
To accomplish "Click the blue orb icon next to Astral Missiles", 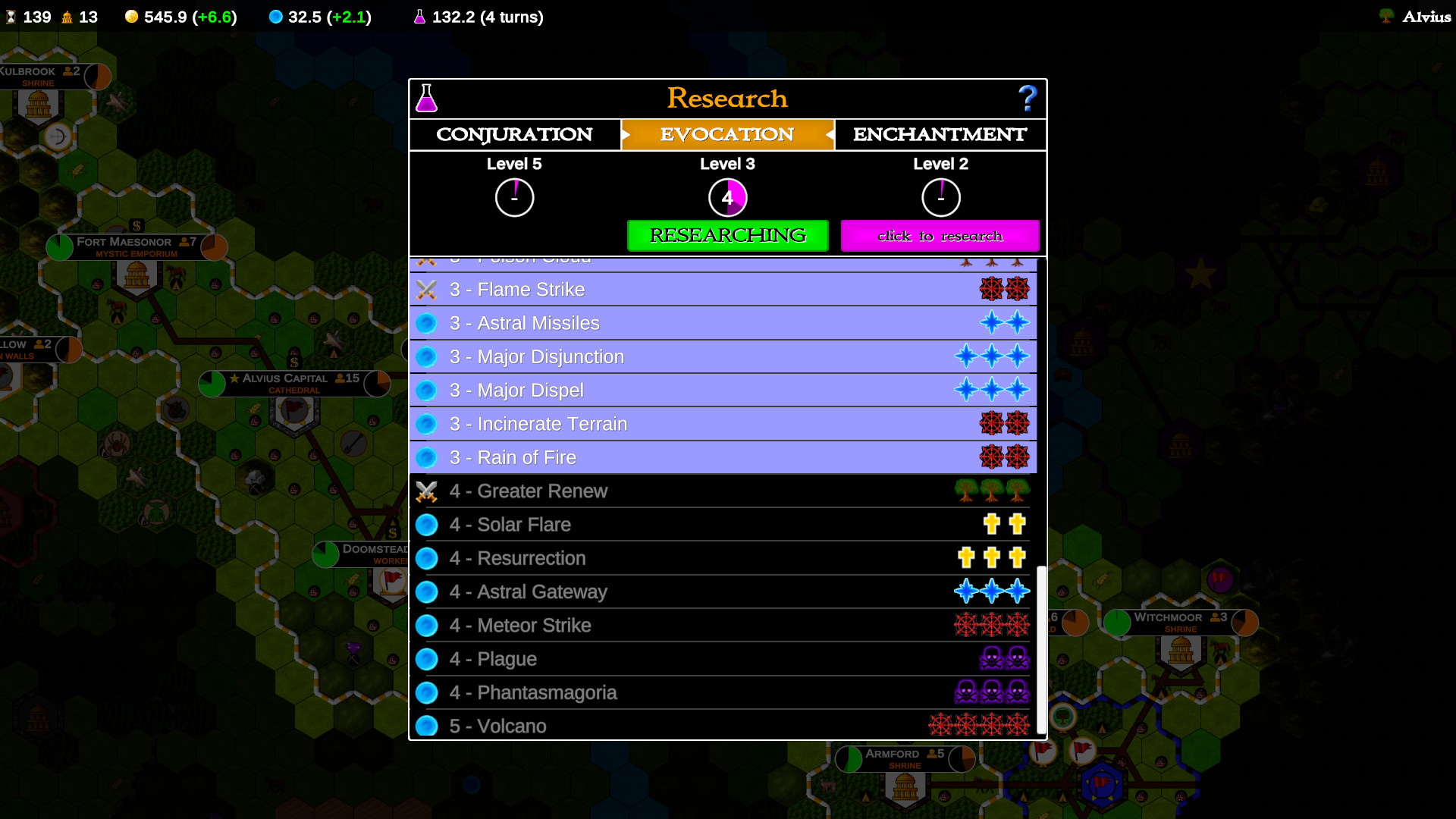I will click(427, 323).
